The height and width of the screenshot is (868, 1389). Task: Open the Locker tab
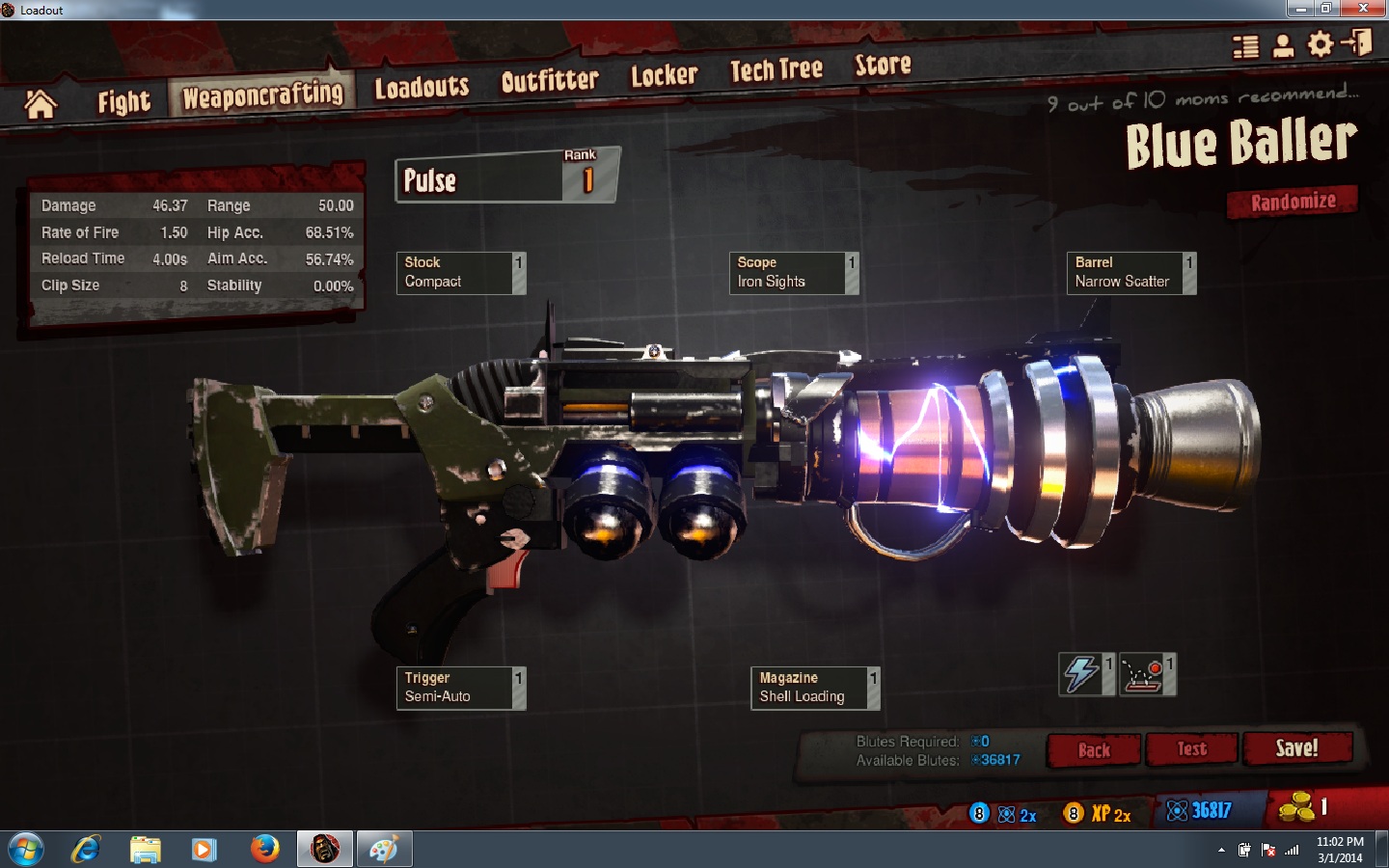point(664,75)
